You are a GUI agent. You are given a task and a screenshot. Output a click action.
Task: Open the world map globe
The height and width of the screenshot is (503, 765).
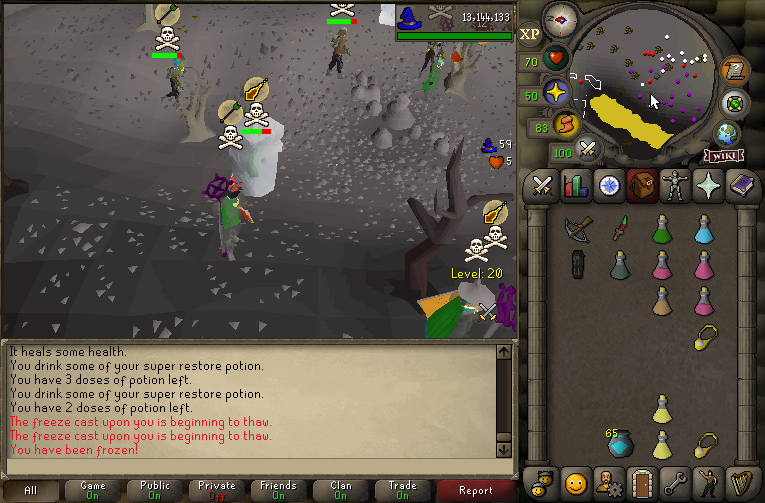pyautogui.click(x=727, y=134)
